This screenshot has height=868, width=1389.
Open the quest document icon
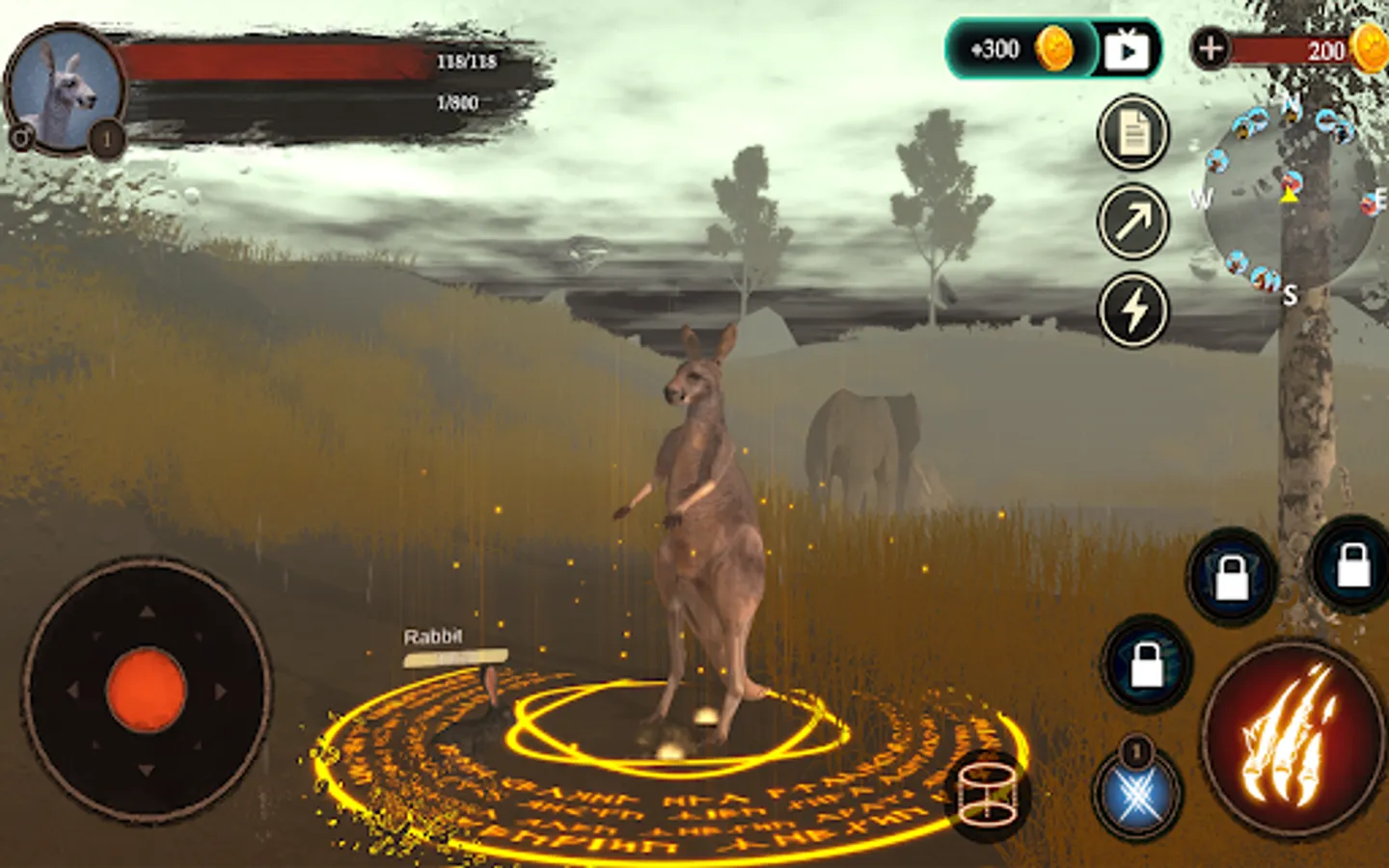1133,133
